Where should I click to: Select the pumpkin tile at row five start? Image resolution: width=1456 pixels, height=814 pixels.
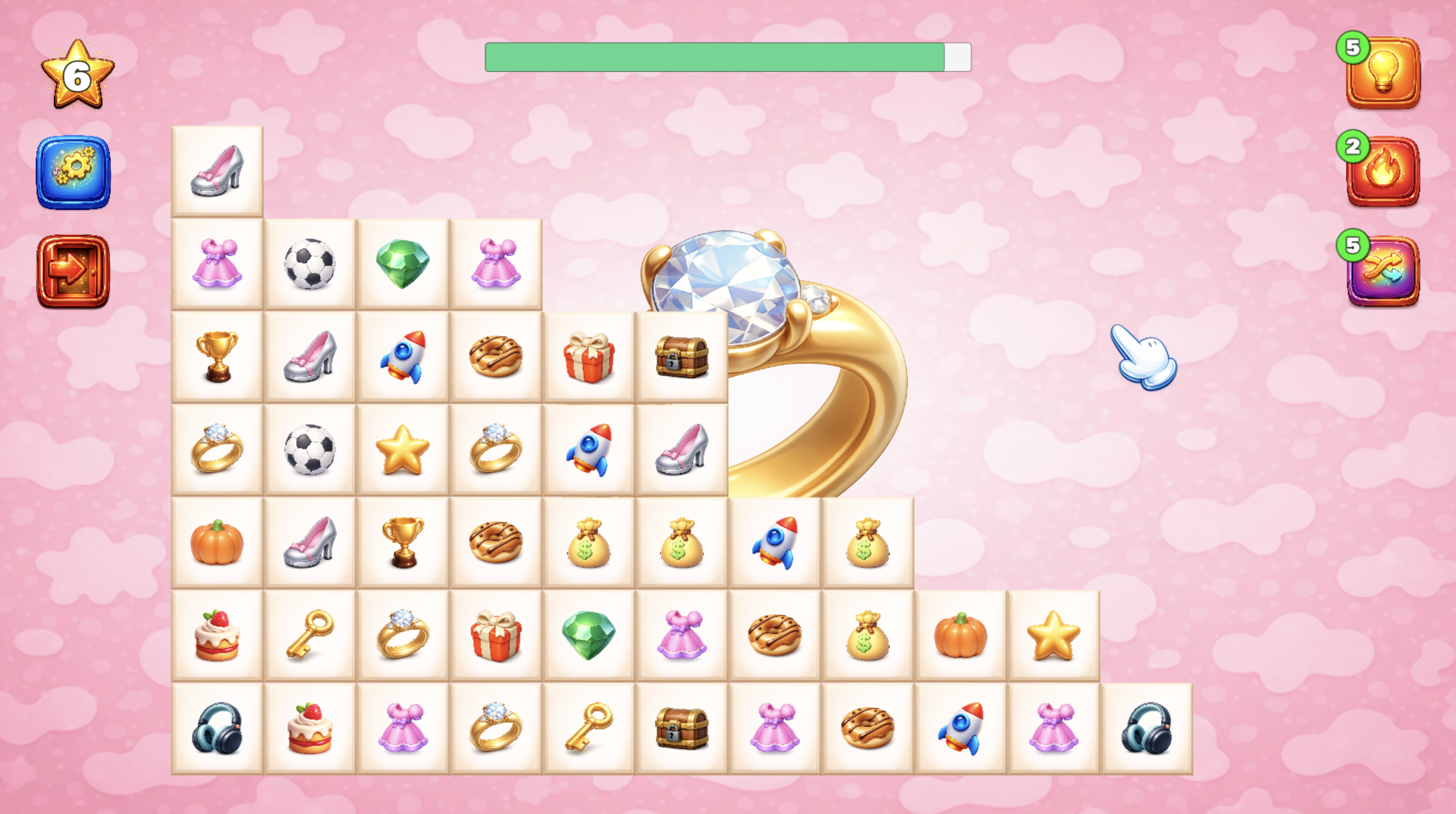(x=218, y=542)
